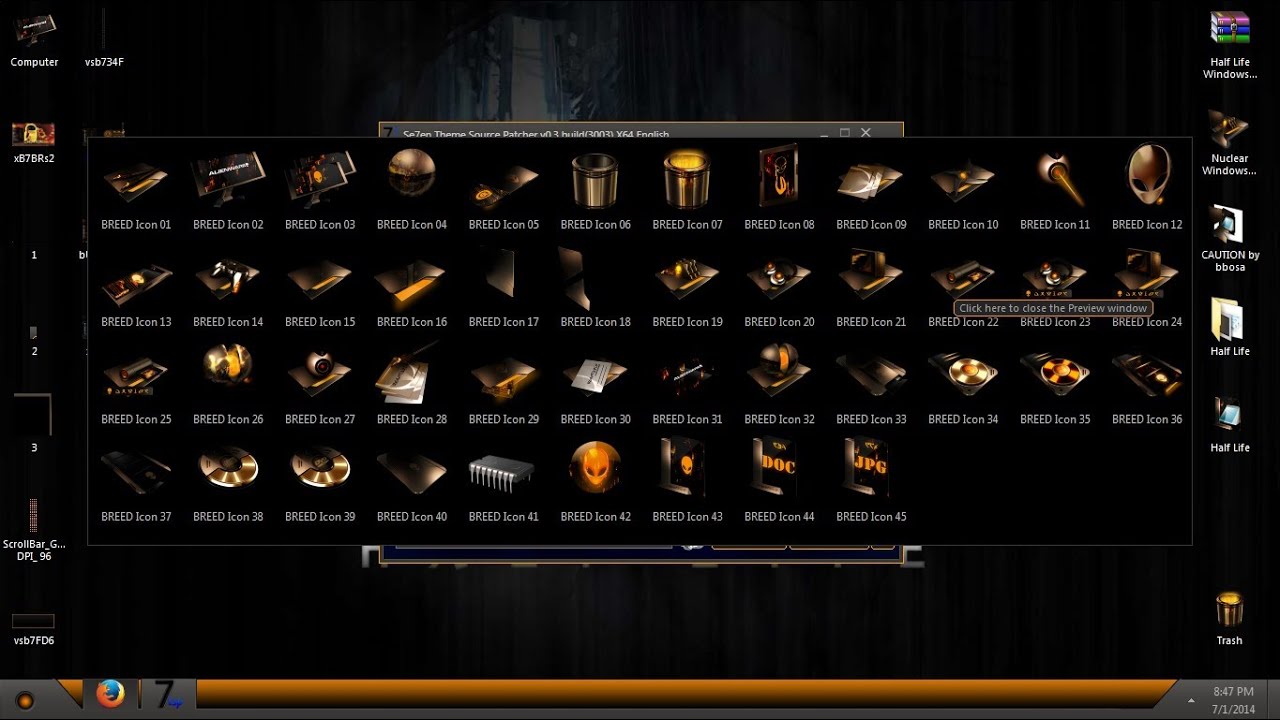Open the Half Life Windows archive on desktop
Screen dimensions: 1280x720
[1228, 28]
